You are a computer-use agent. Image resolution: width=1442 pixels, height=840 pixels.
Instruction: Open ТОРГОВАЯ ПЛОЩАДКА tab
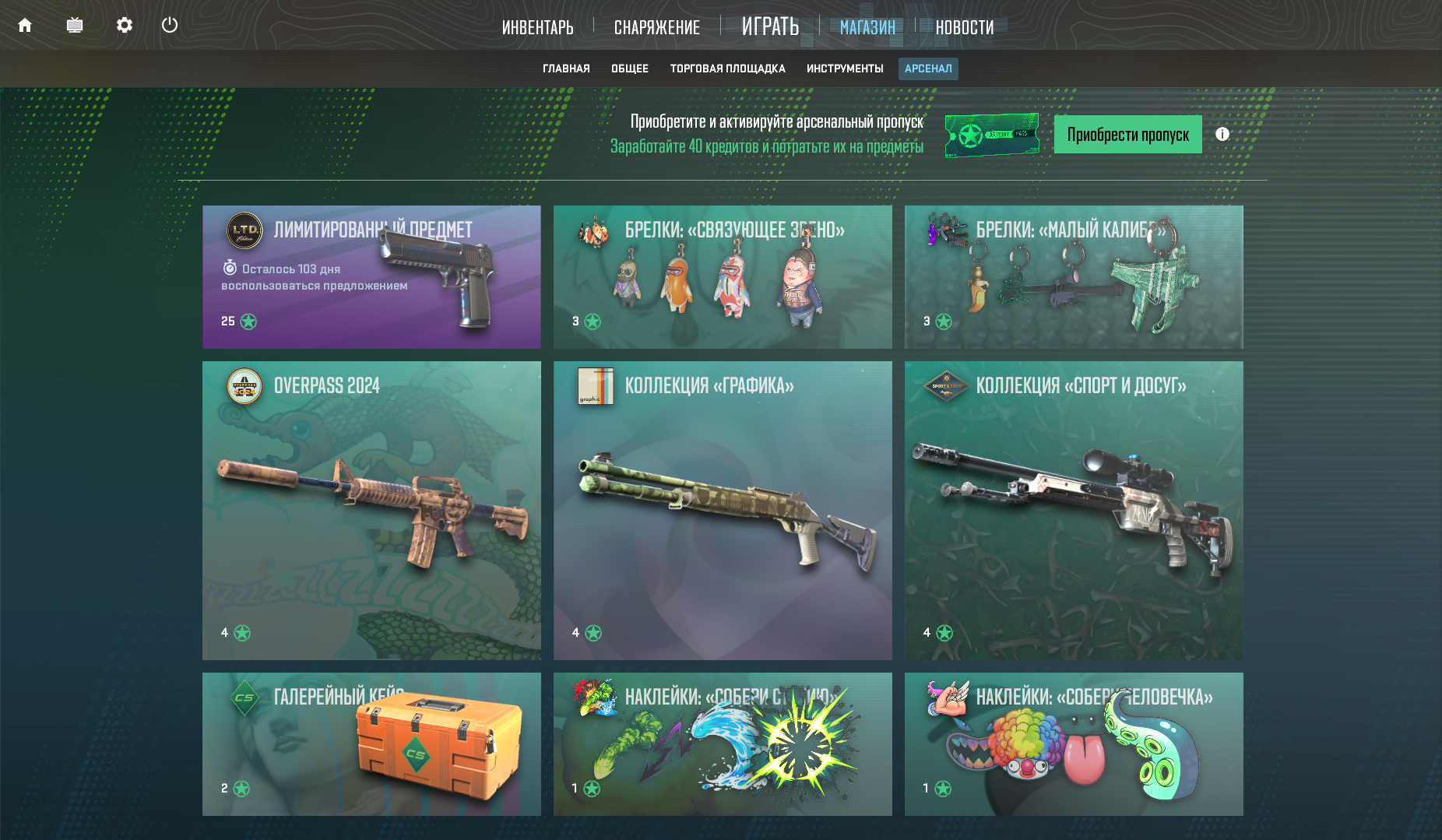727,69
